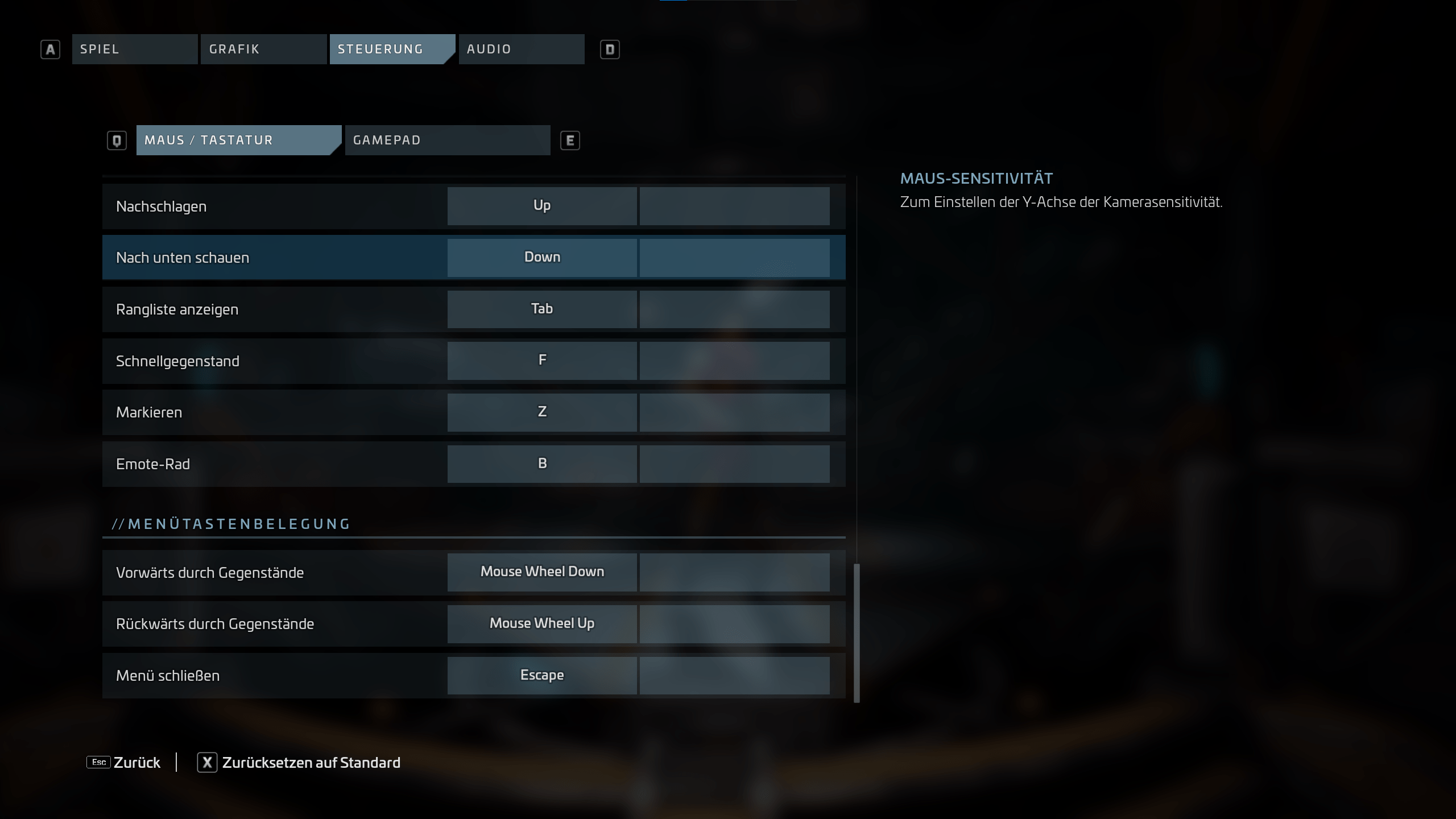Click the Tab binding for Rangliste anzeigen
The image size is (1456, 819).
click(541, 309)
